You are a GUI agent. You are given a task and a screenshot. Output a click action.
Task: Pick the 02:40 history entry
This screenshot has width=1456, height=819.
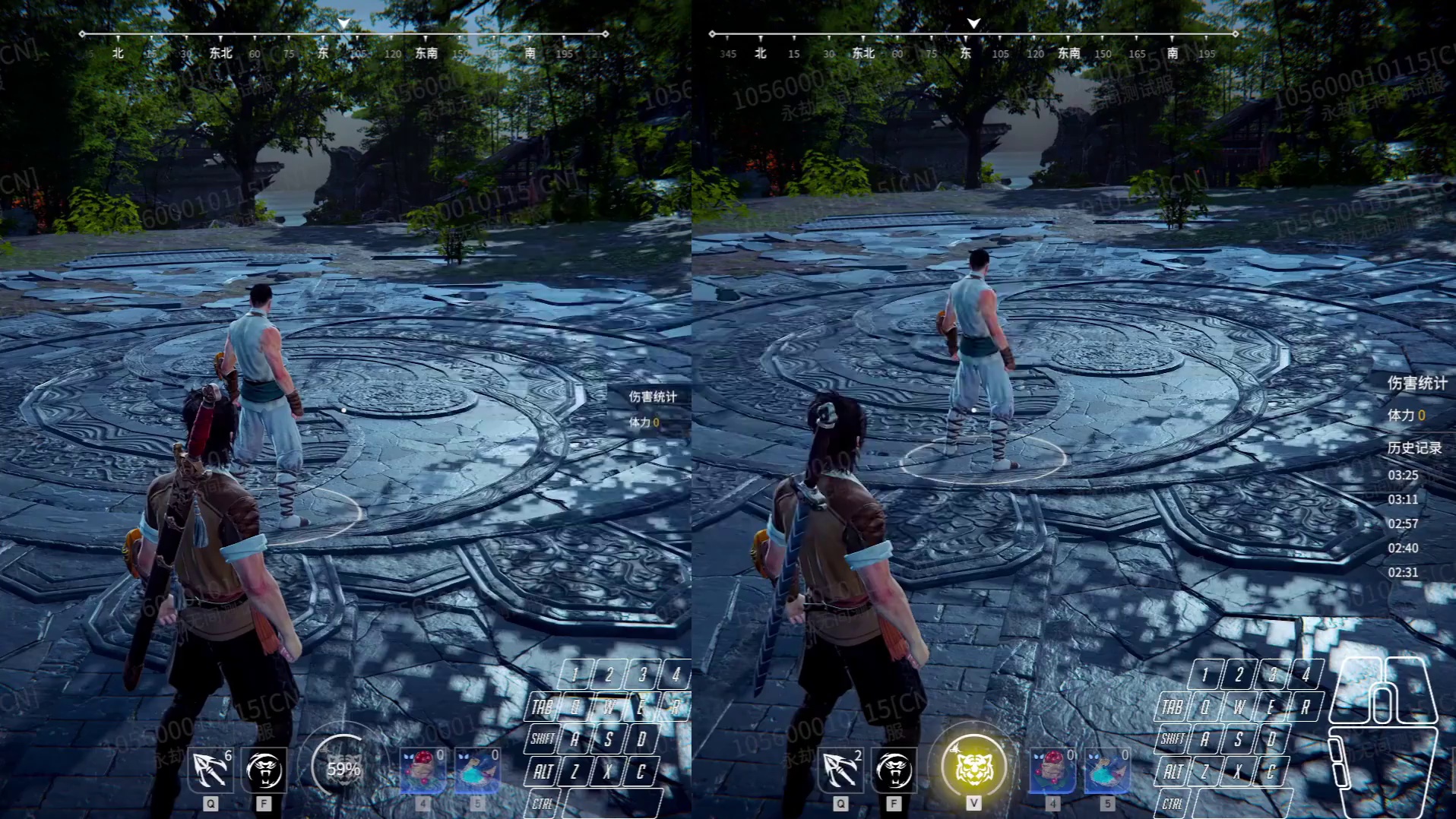(x=1403, y=548)
